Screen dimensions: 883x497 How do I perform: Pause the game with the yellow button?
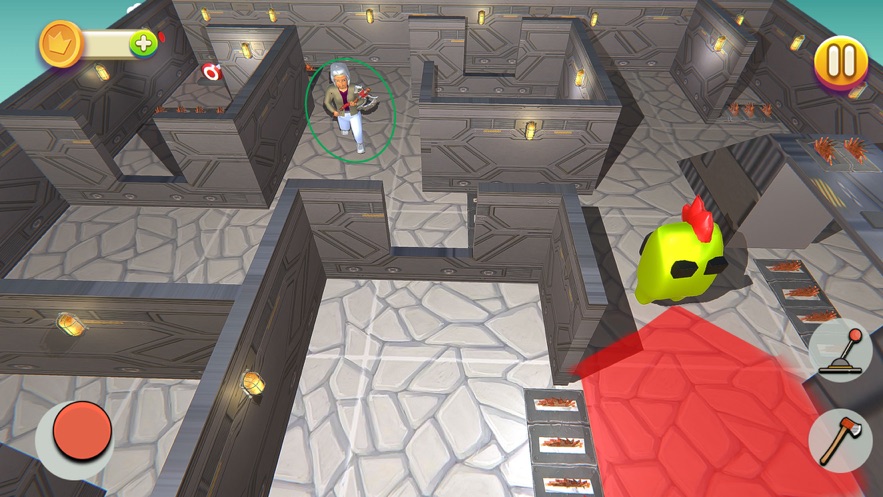click(x=841, y=62)
